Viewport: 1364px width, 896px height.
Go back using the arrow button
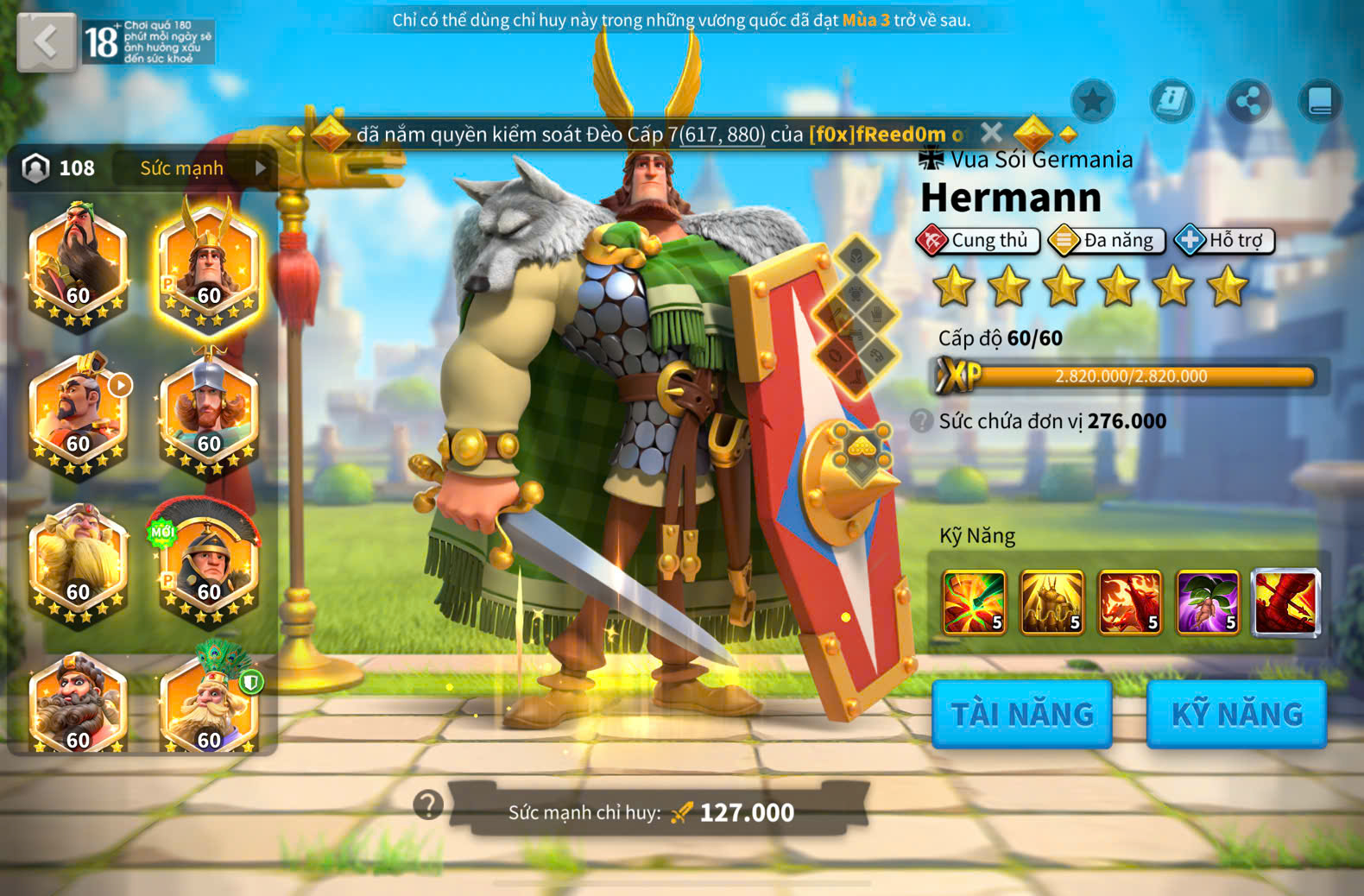tap(46, 41)
